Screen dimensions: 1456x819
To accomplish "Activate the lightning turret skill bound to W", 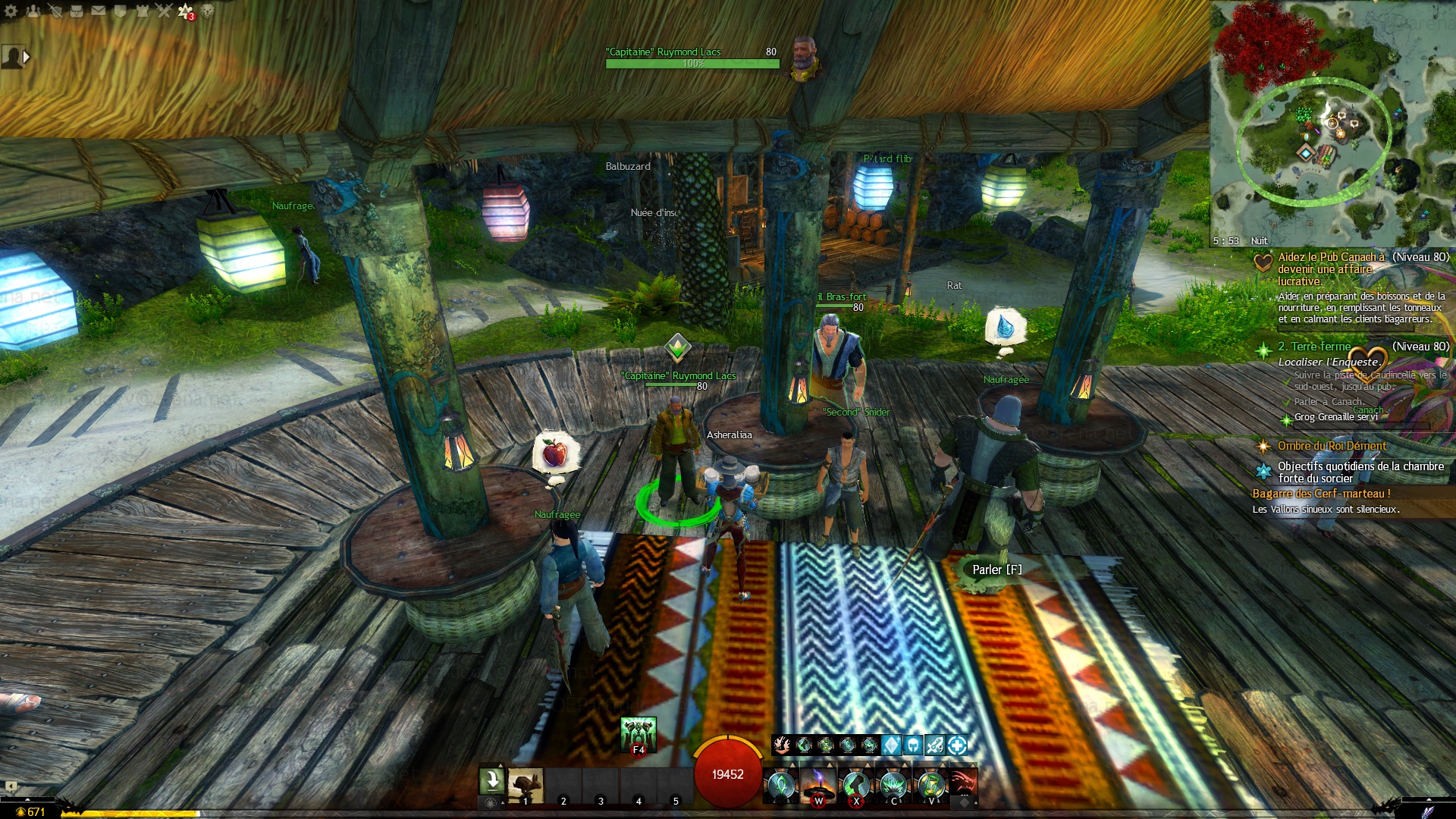I will 818,784.
